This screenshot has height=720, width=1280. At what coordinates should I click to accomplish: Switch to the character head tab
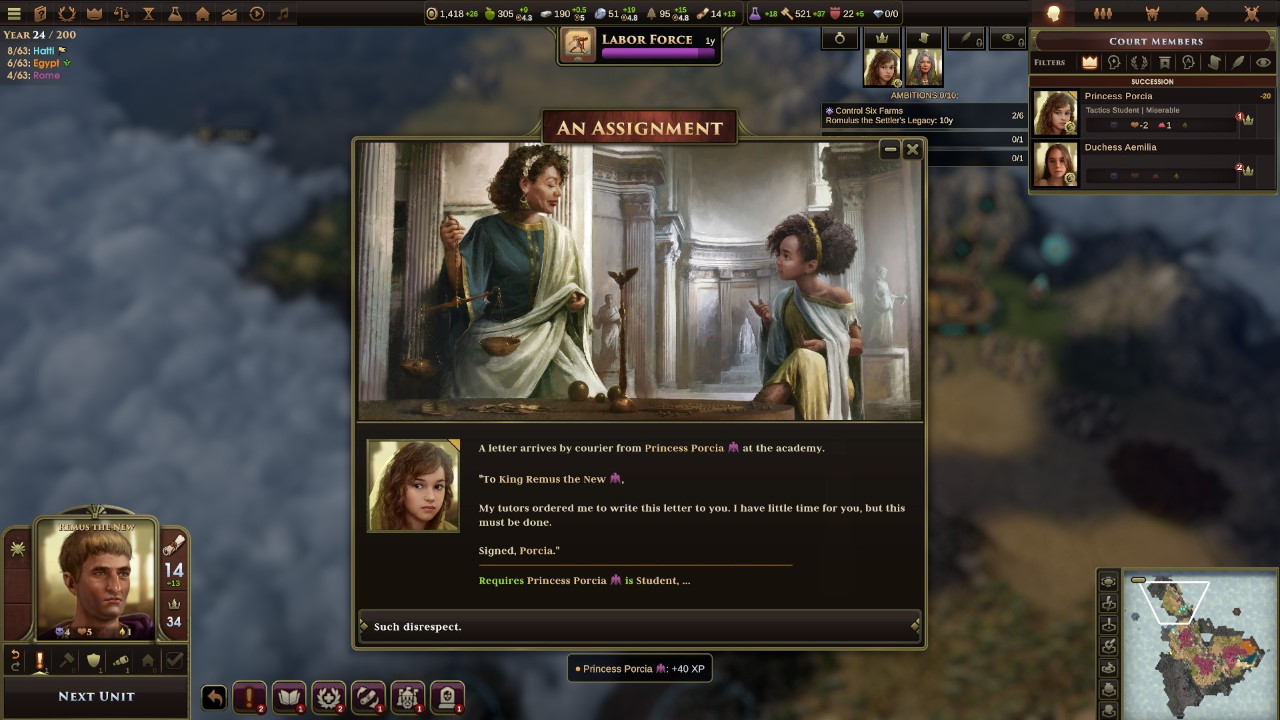coord(1052,14)
